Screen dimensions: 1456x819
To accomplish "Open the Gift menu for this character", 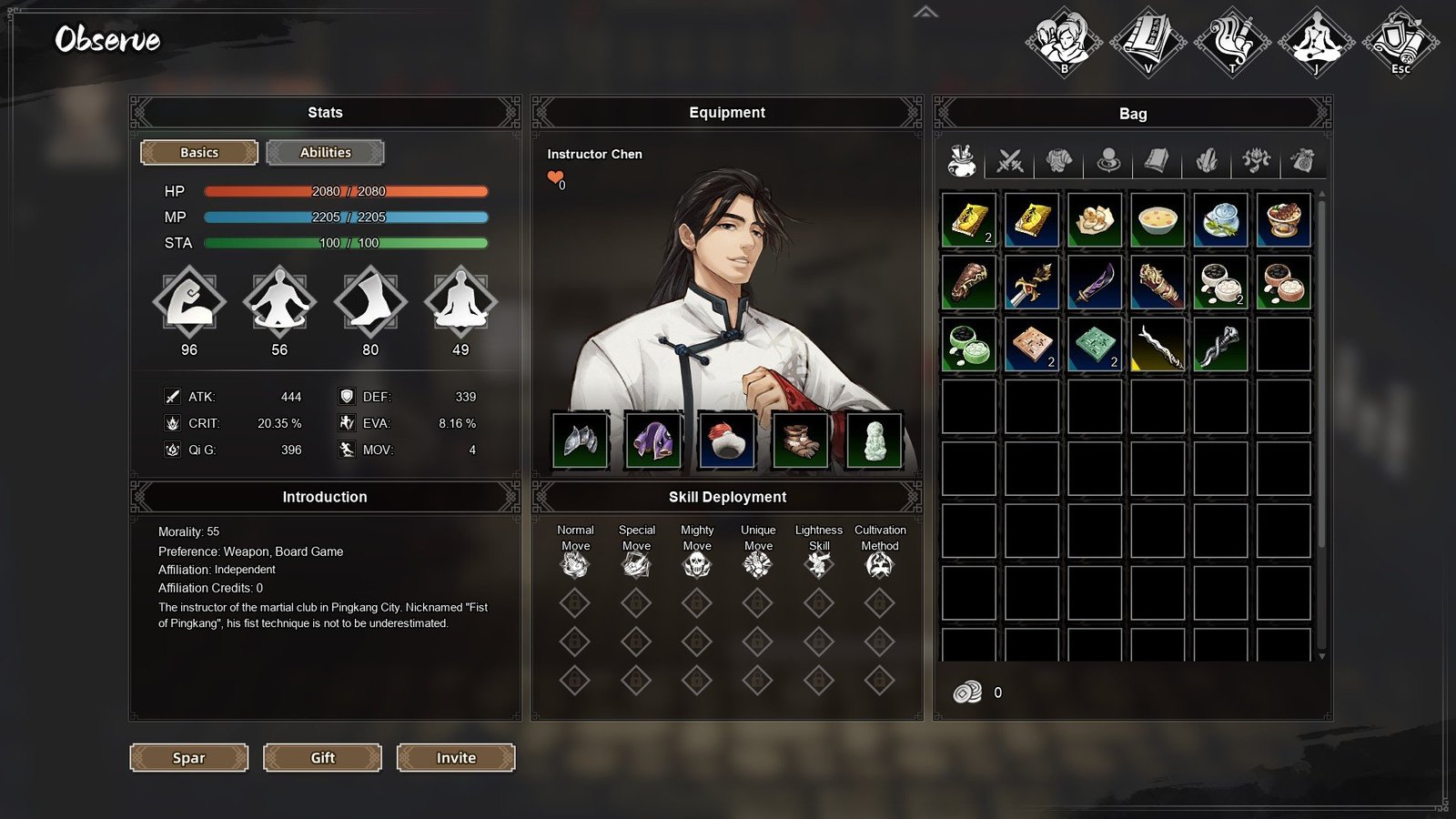I will point(322,757).
